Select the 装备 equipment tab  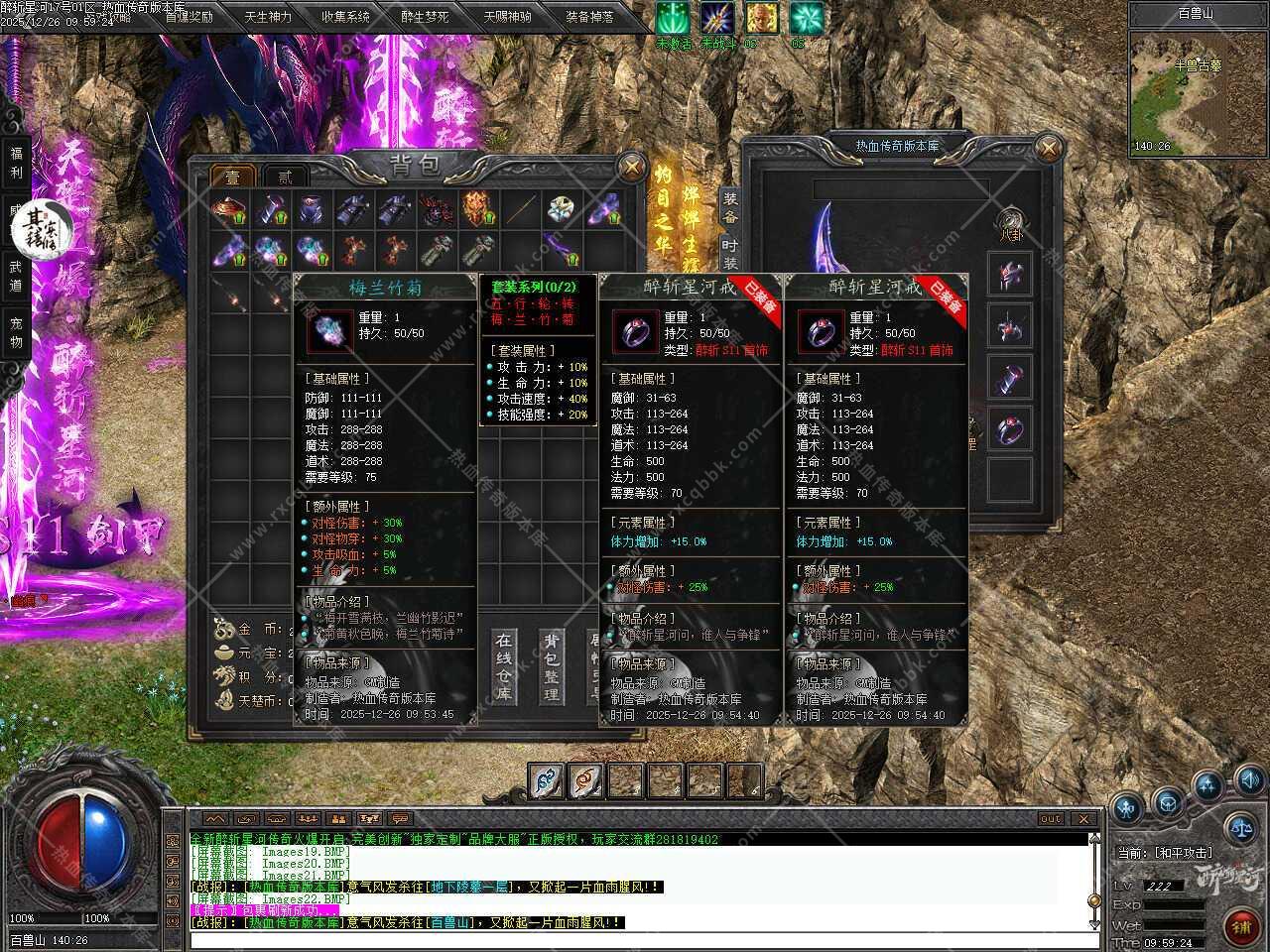pos(730,207)
